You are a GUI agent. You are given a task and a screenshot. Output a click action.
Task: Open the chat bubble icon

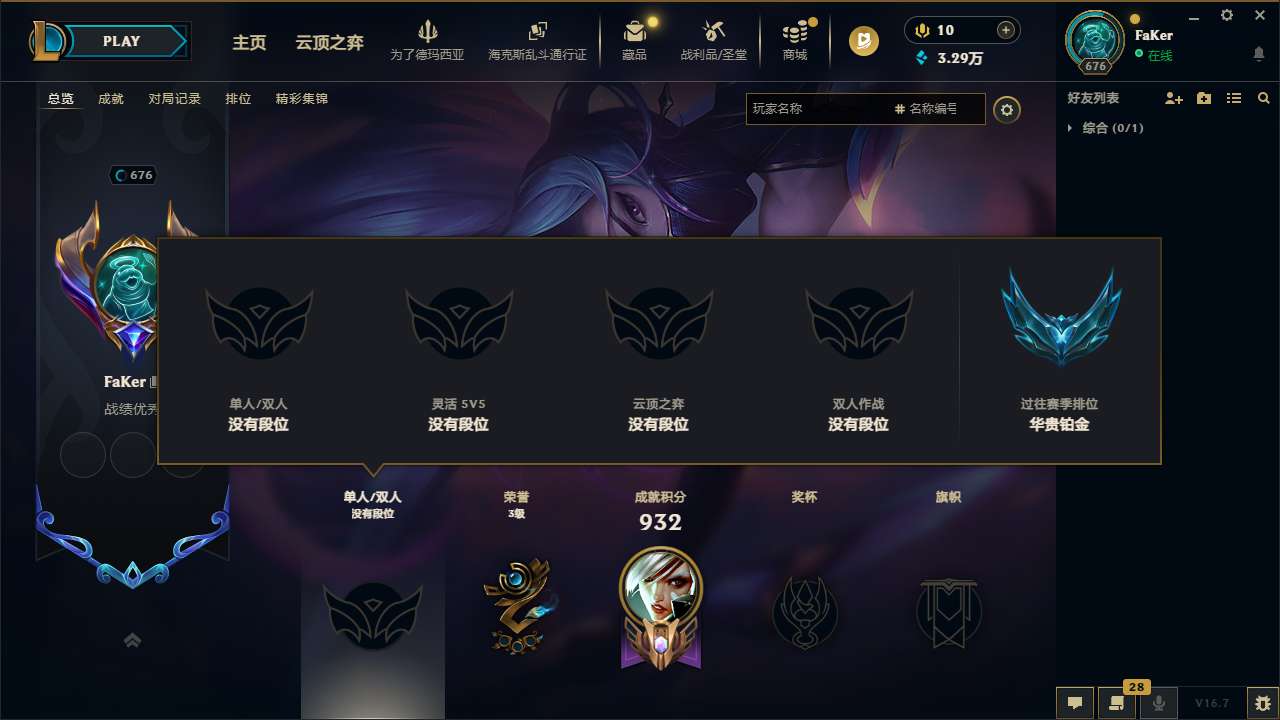tap(1074, 703)
